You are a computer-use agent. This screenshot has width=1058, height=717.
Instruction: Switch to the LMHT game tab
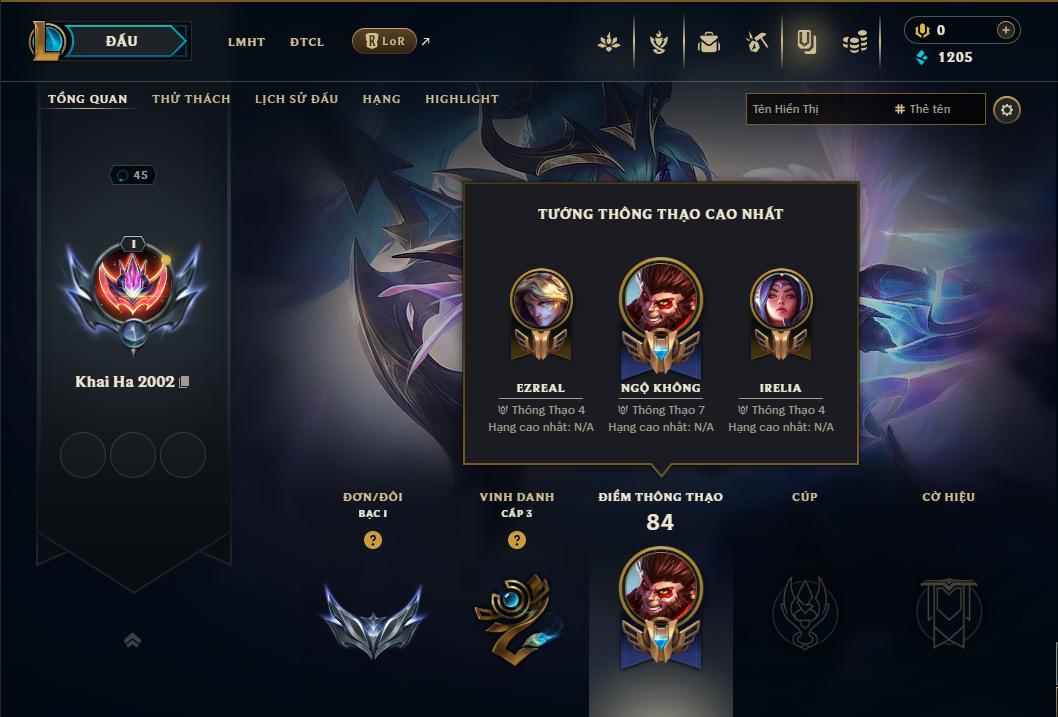(246, 42)
